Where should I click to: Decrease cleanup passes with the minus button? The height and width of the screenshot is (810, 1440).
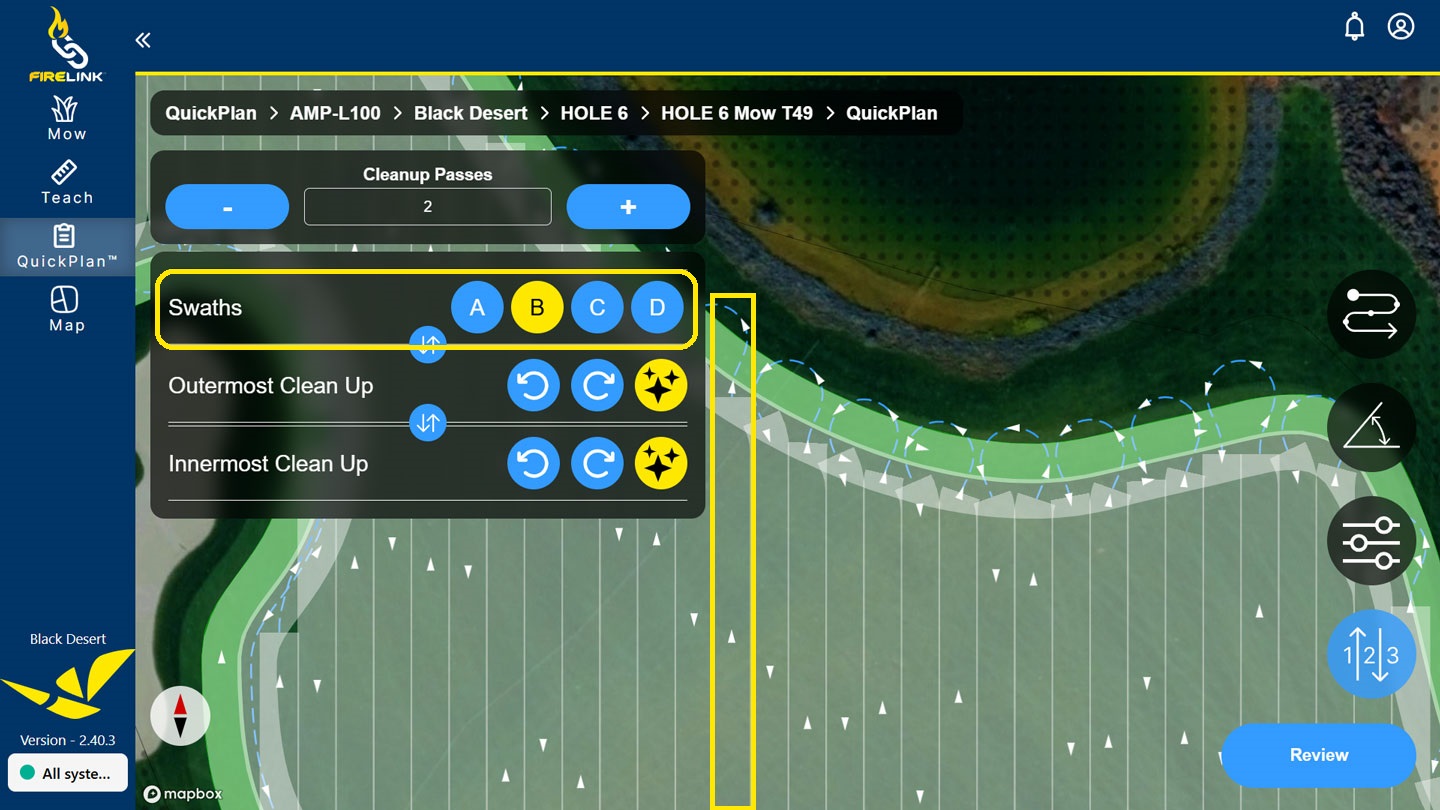(x=227, y=207)
